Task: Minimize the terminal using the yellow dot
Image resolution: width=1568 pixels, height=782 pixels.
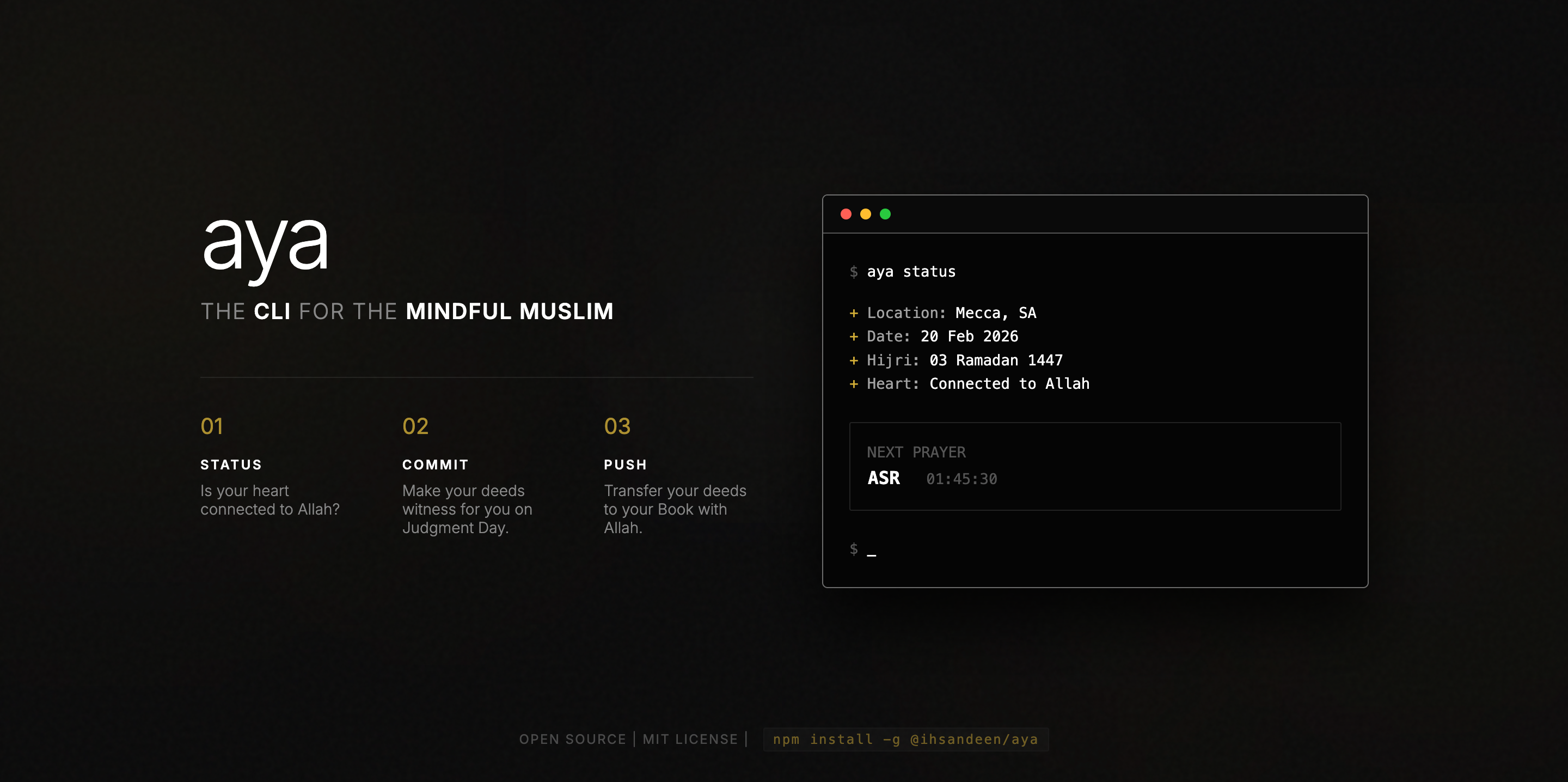Action: (x=866, y=214)
